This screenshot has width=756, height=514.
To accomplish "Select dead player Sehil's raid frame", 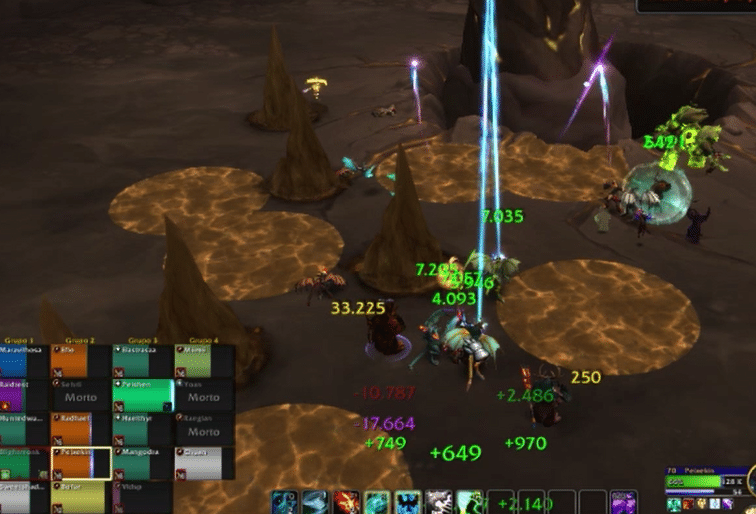I will click(x=82, y=395).
